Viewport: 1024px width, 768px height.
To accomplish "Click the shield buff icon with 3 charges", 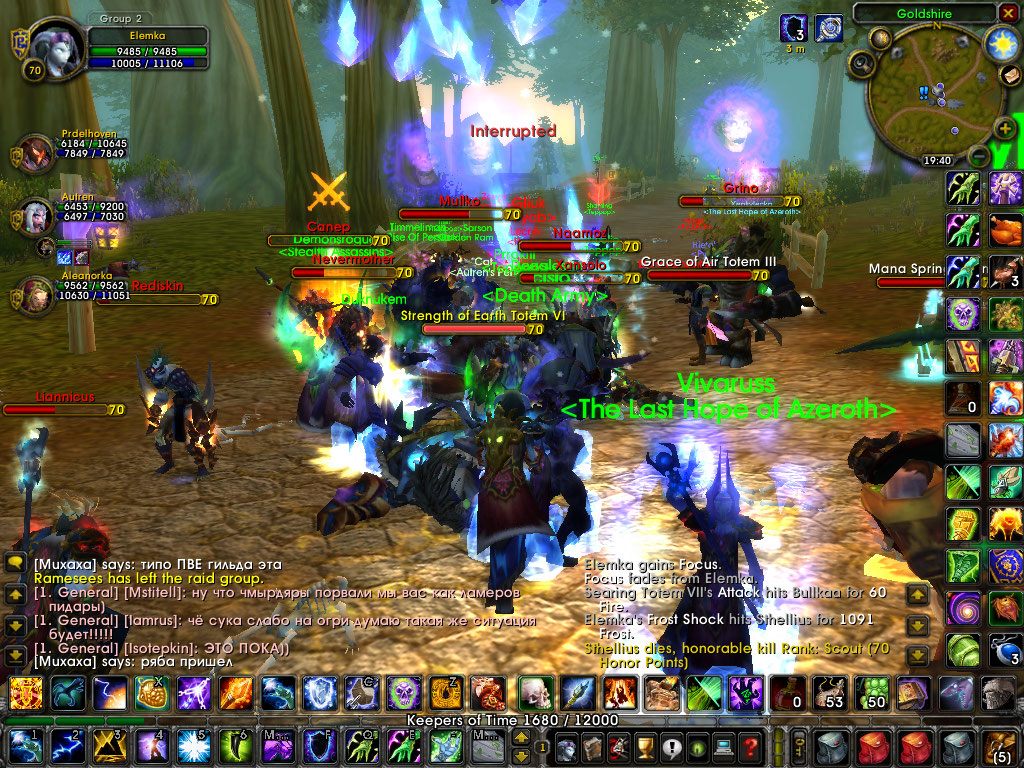I will tap(794, 28).
